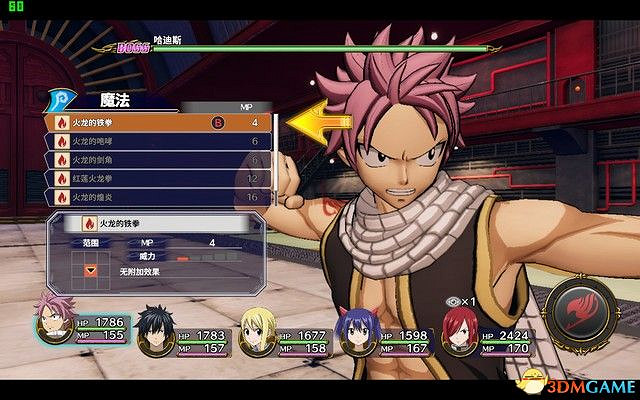Click the magic list scrollbar
The height and width of the screenshot is (400, 640).
[274, 160]
